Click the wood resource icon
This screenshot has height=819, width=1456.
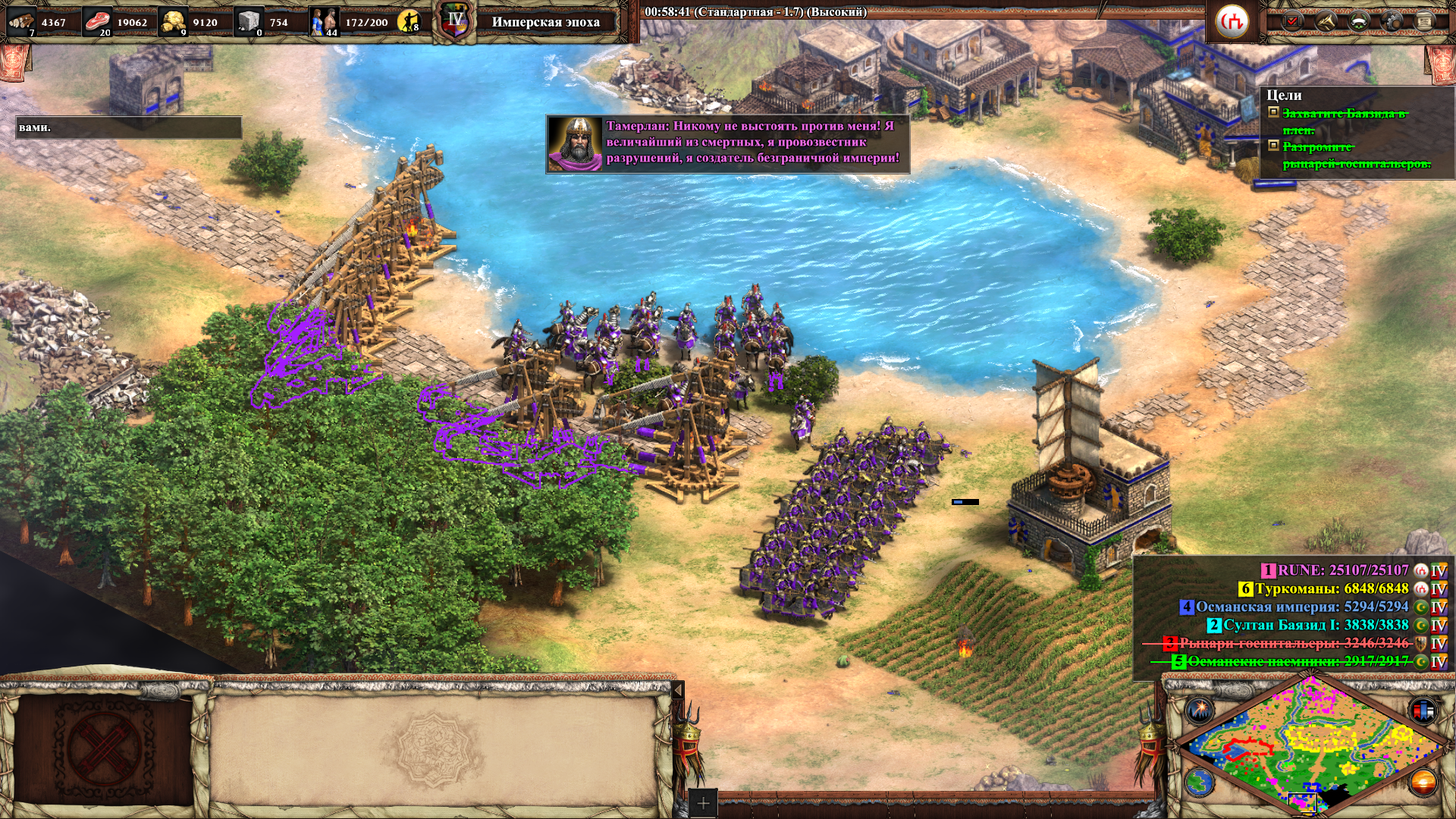pos(21,21)
